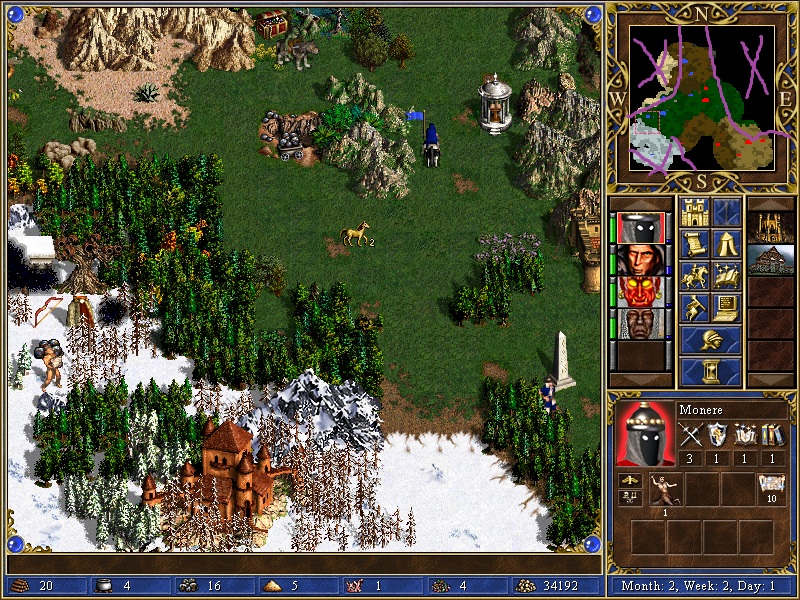Image resolution: width=800 pixels, height=600 pixels.
Task: Select hero Monere's portrait in hero list
Action: click(637, 228)
